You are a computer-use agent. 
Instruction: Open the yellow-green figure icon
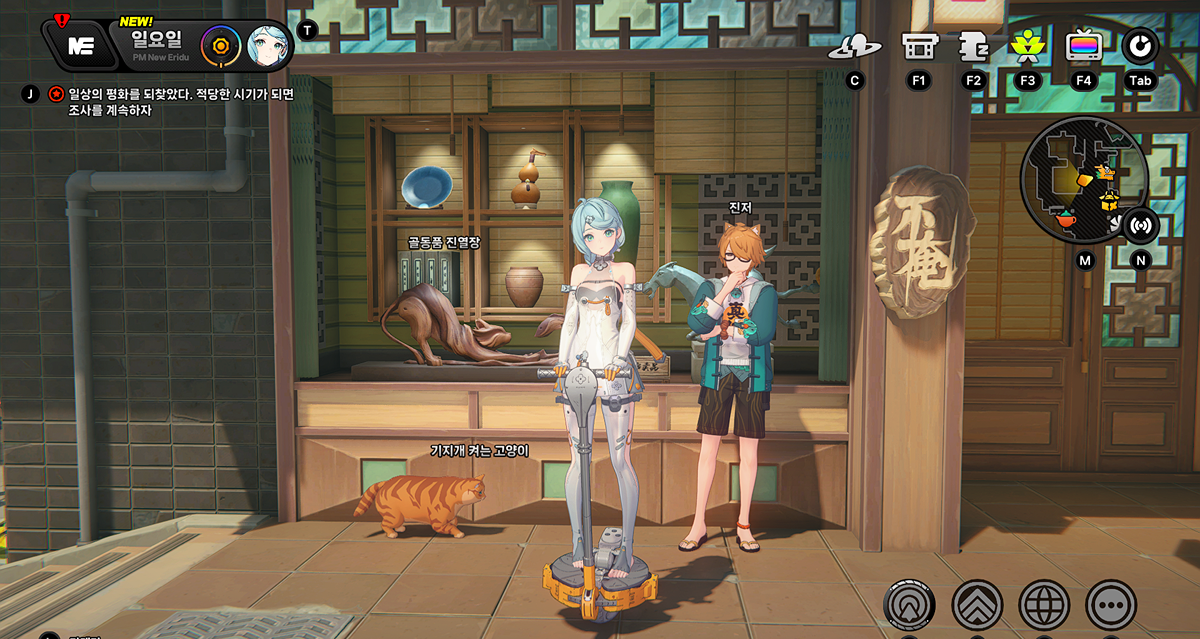pos(1027,46)
